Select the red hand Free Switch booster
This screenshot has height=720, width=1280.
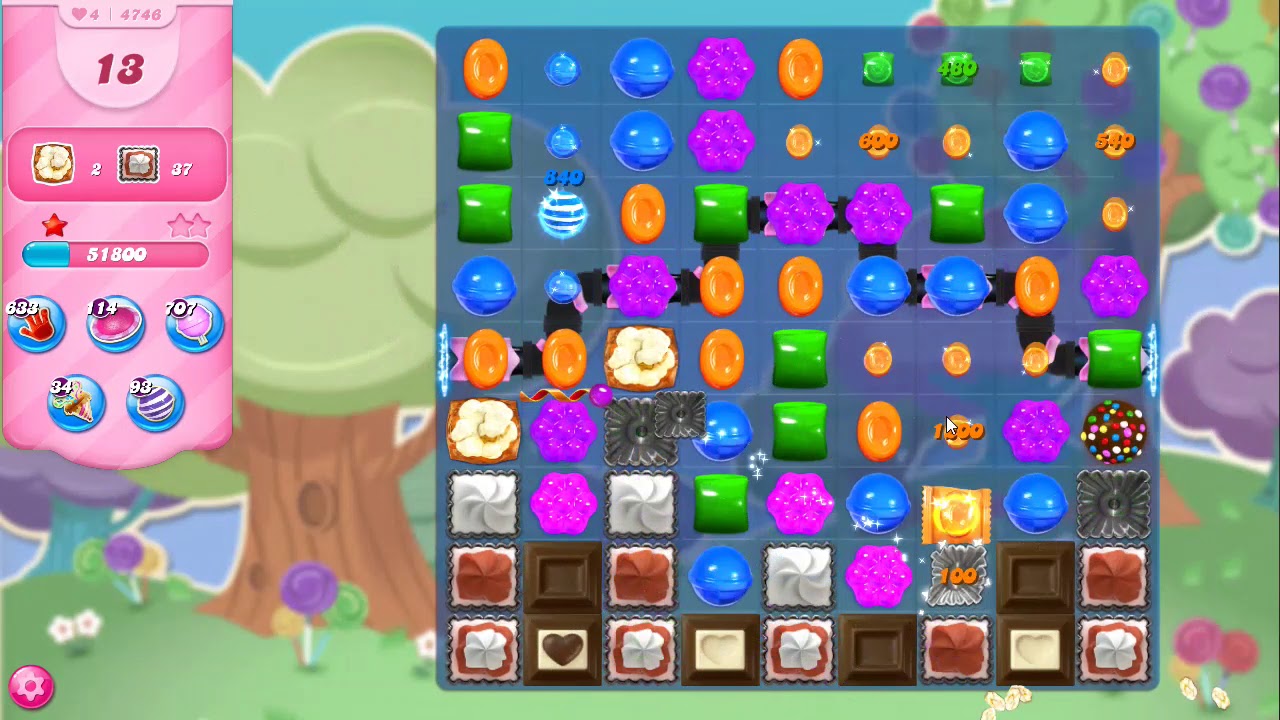tap(37, 323)
